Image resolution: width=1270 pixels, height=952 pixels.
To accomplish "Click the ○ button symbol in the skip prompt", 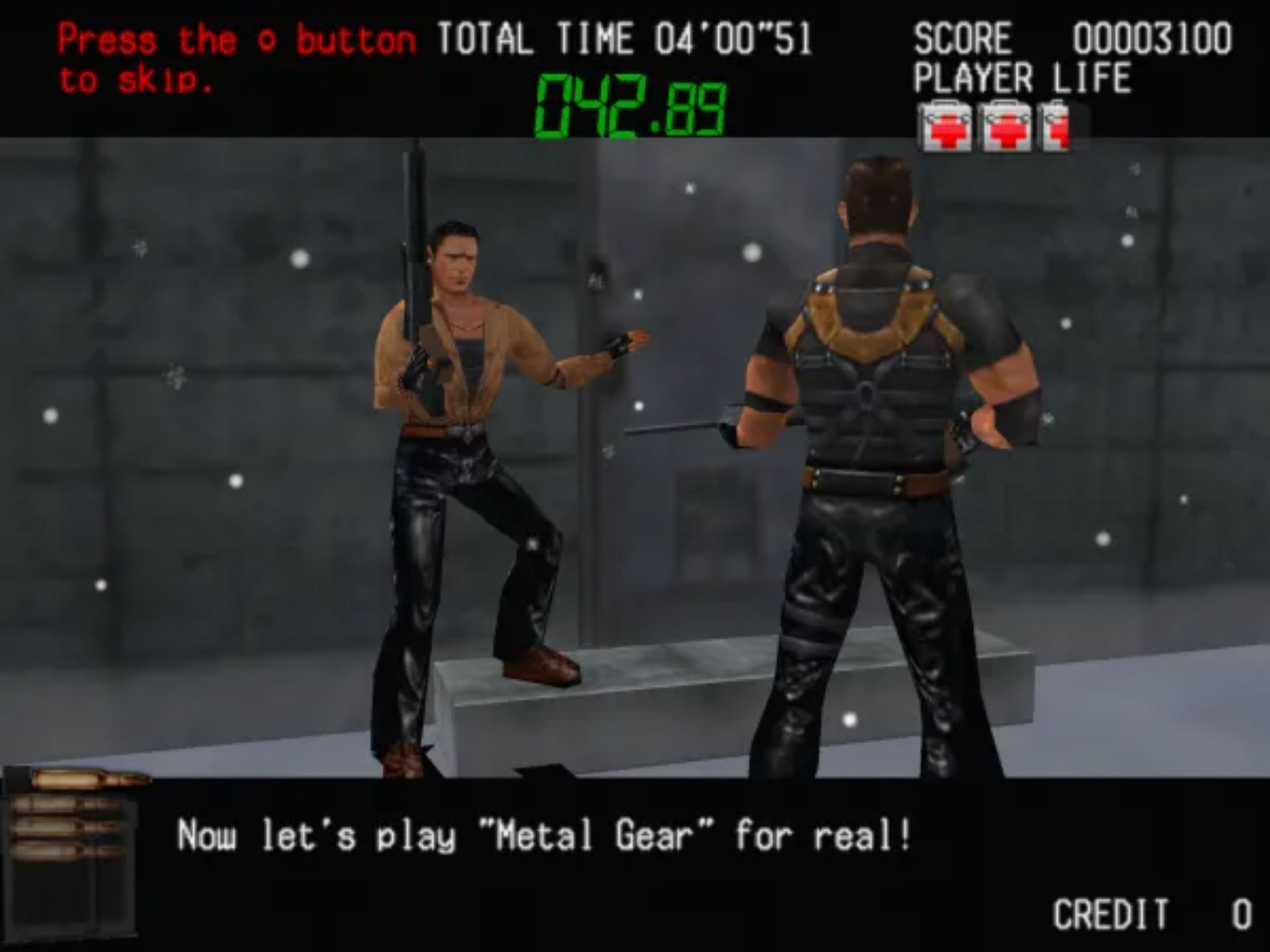I will point(268,41).
